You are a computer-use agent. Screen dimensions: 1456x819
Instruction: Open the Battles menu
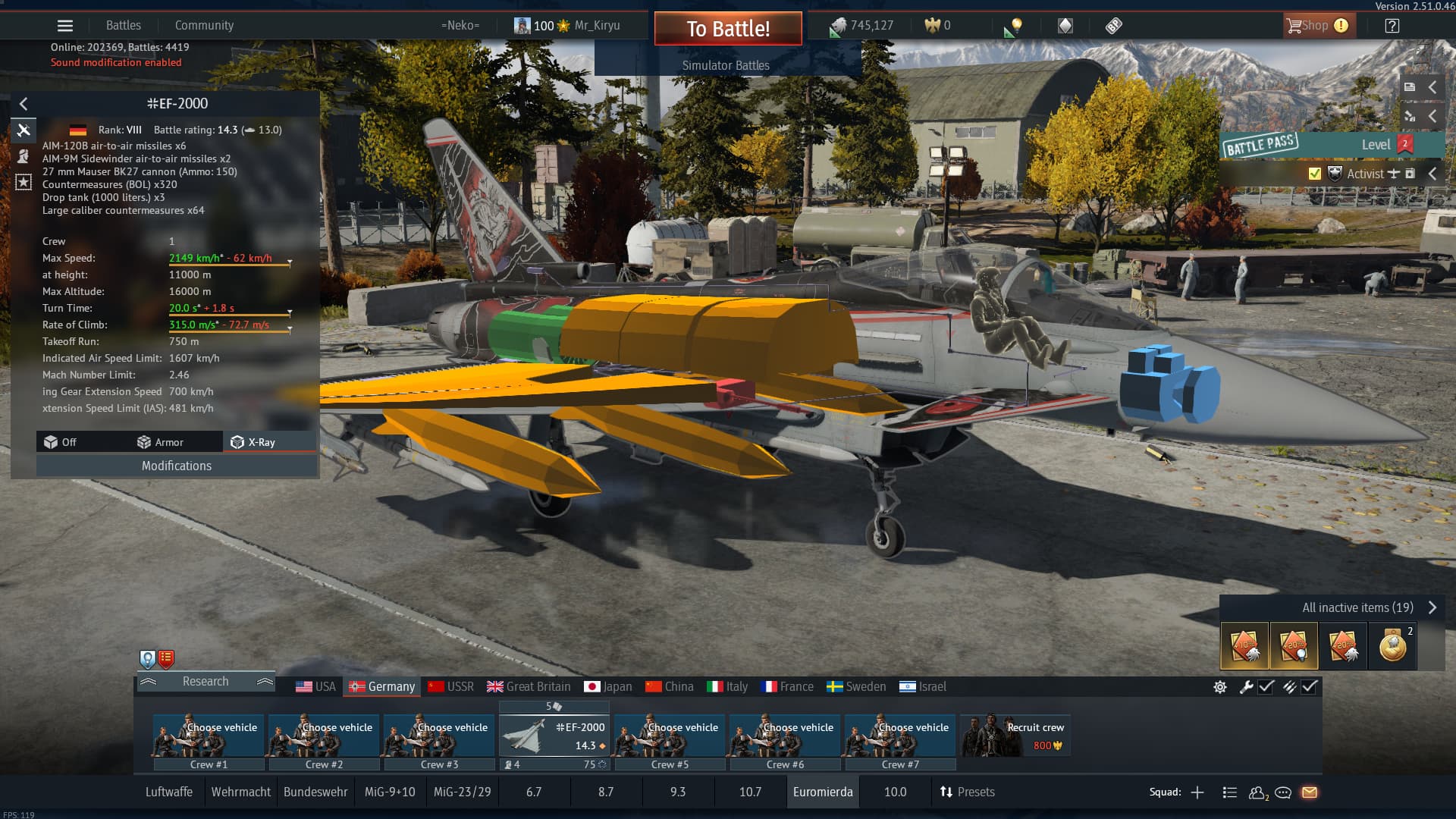click(123, 26)
